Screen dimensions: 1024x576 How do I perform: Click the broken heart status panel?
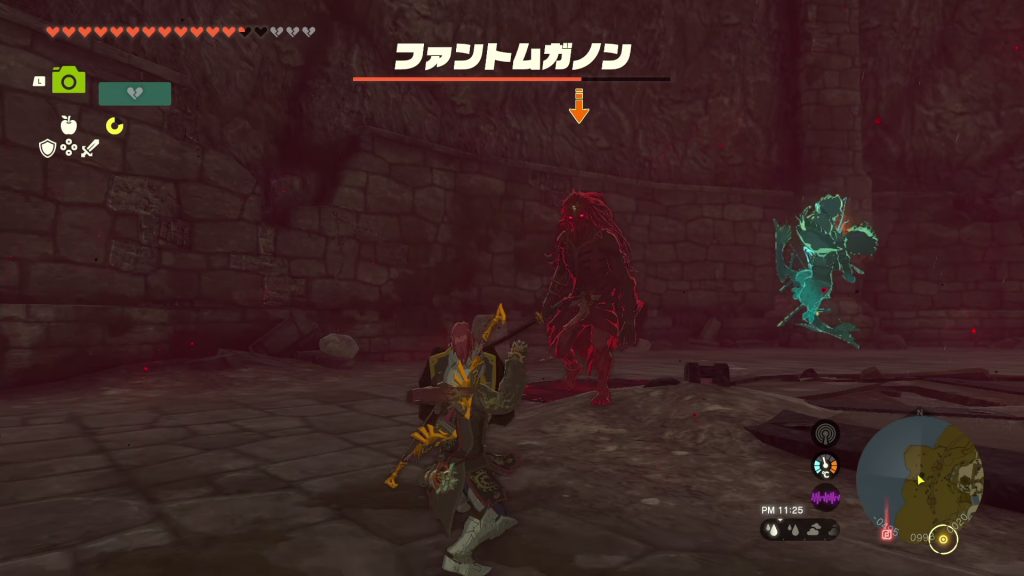[135, 94]
